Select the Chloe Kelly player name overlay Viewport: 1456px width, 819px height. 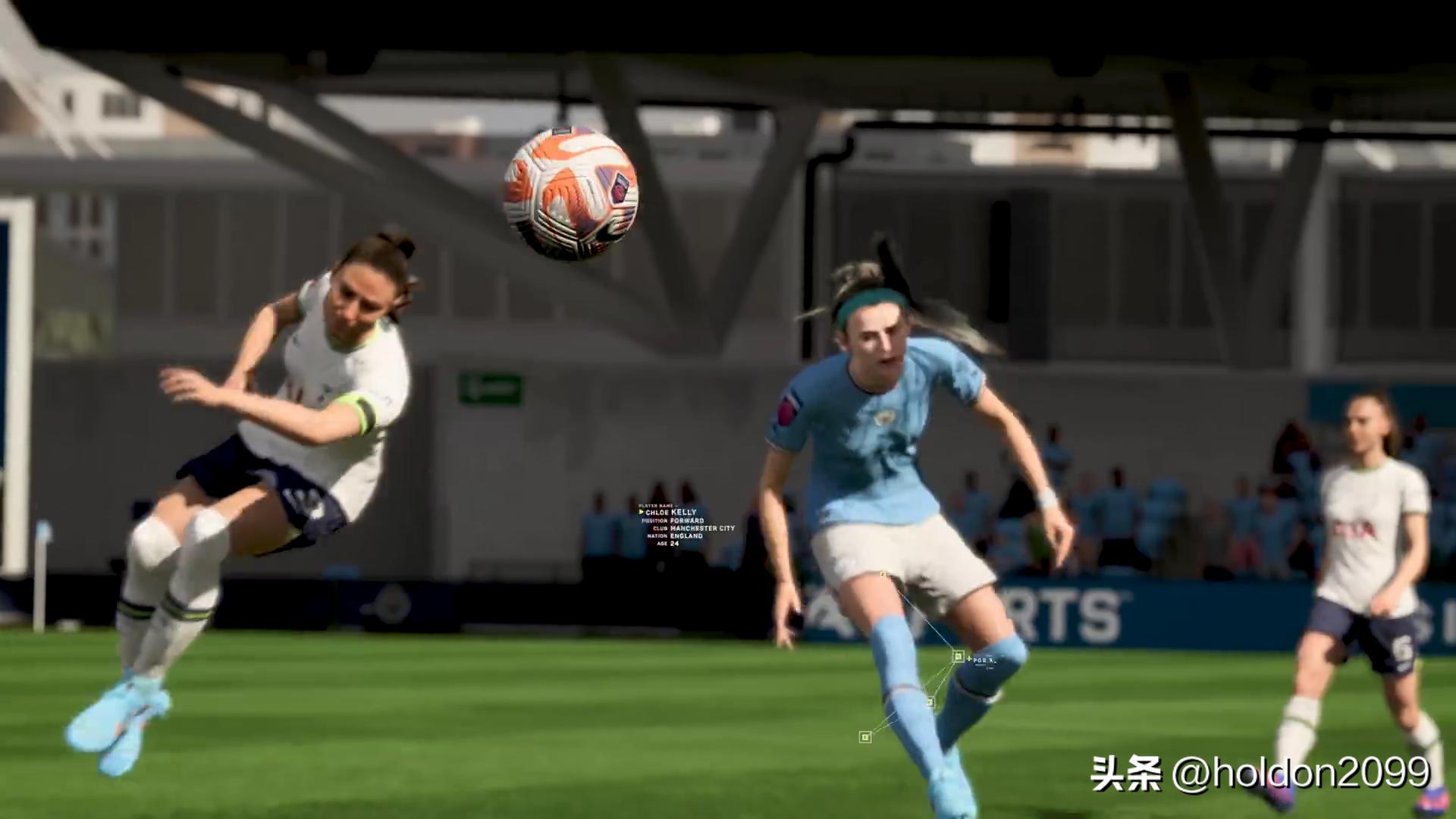[x=670, y=512]
